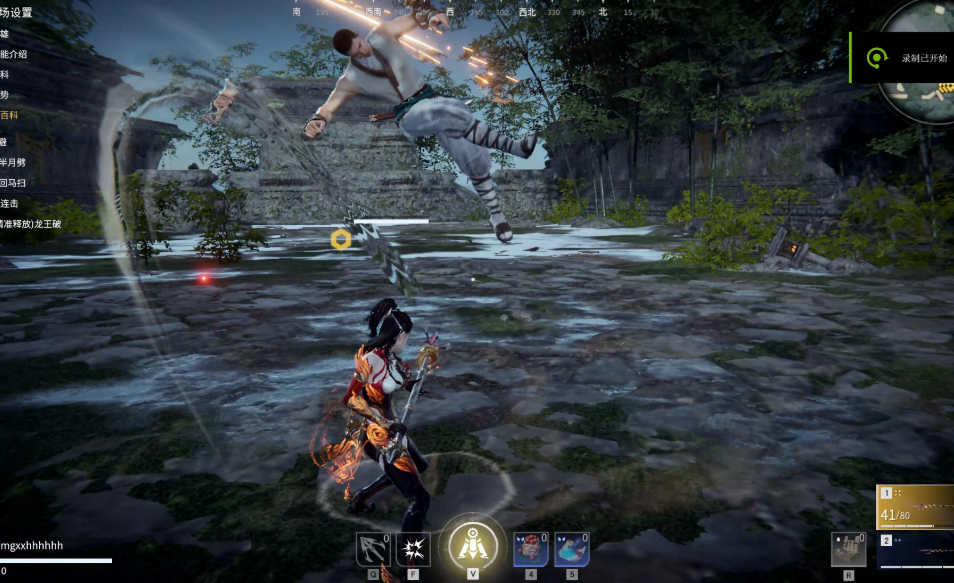
Task: Choose the 连击 combo entry
Action: point(9,203)
